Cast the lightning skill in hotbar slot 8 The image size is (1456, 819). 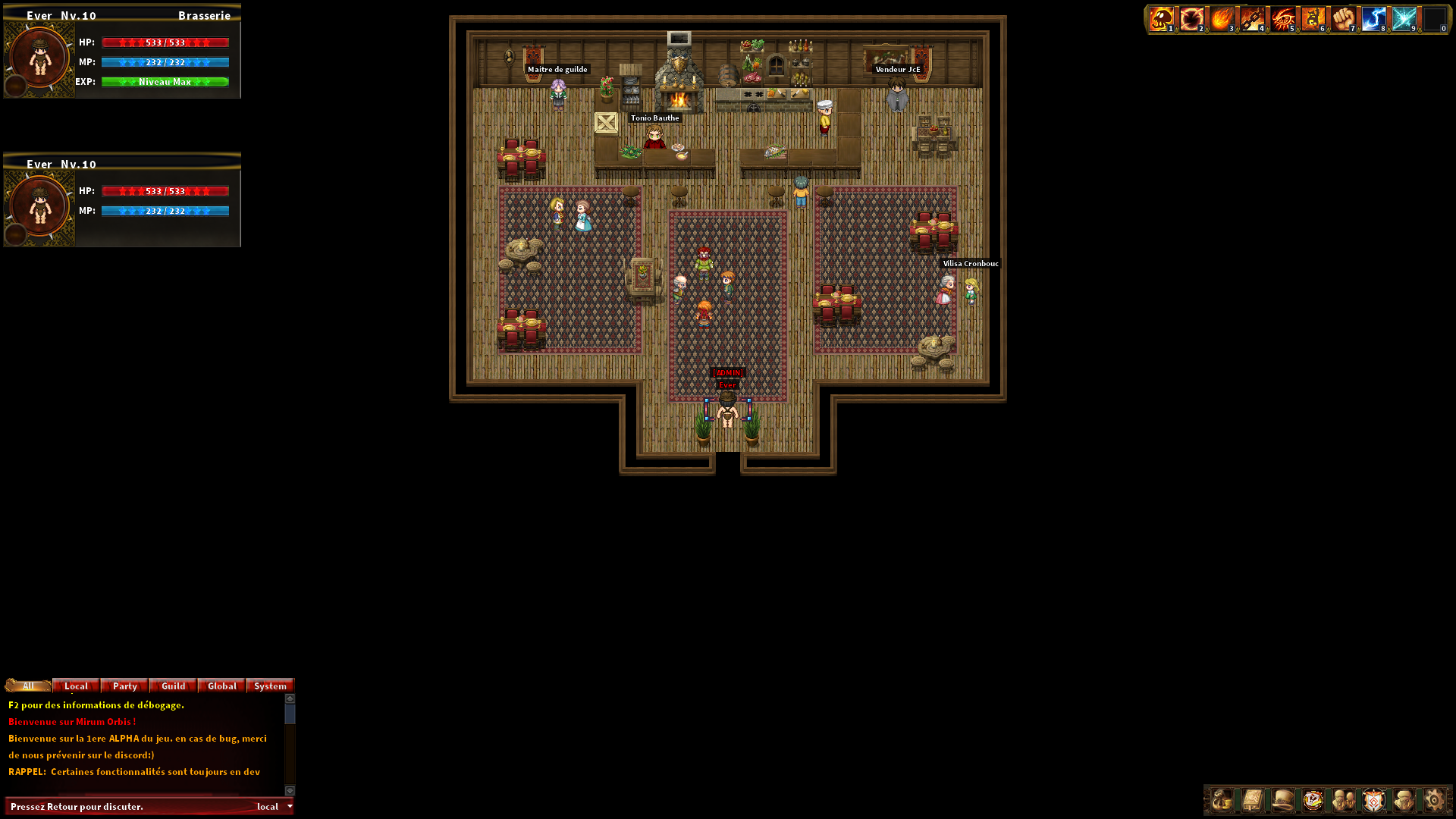(1373, 19)
